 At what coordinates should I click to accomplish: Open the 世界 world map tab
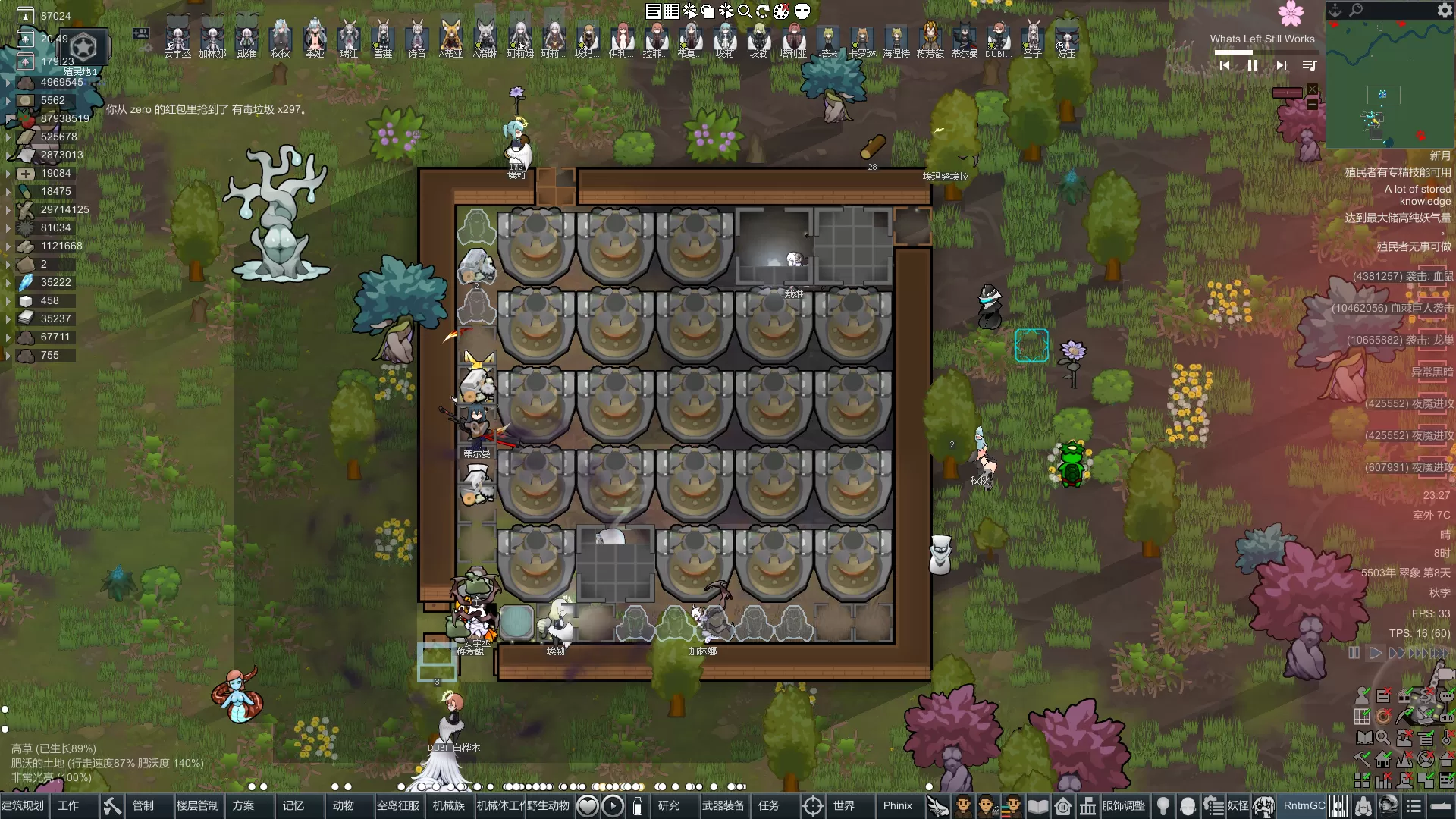[x=844, y=805]
